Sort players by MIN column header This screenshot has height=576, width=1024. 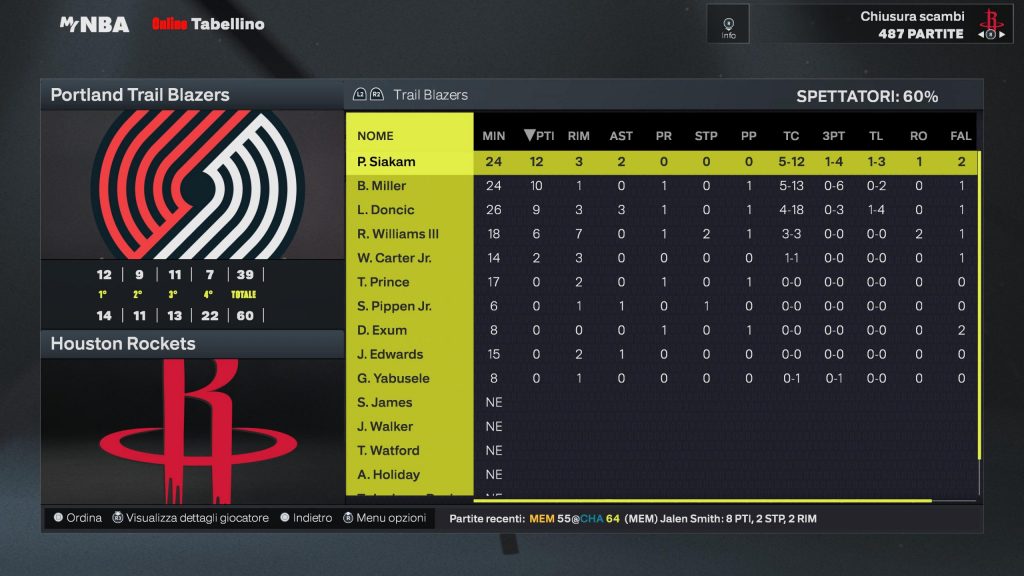tap(494, 136)
